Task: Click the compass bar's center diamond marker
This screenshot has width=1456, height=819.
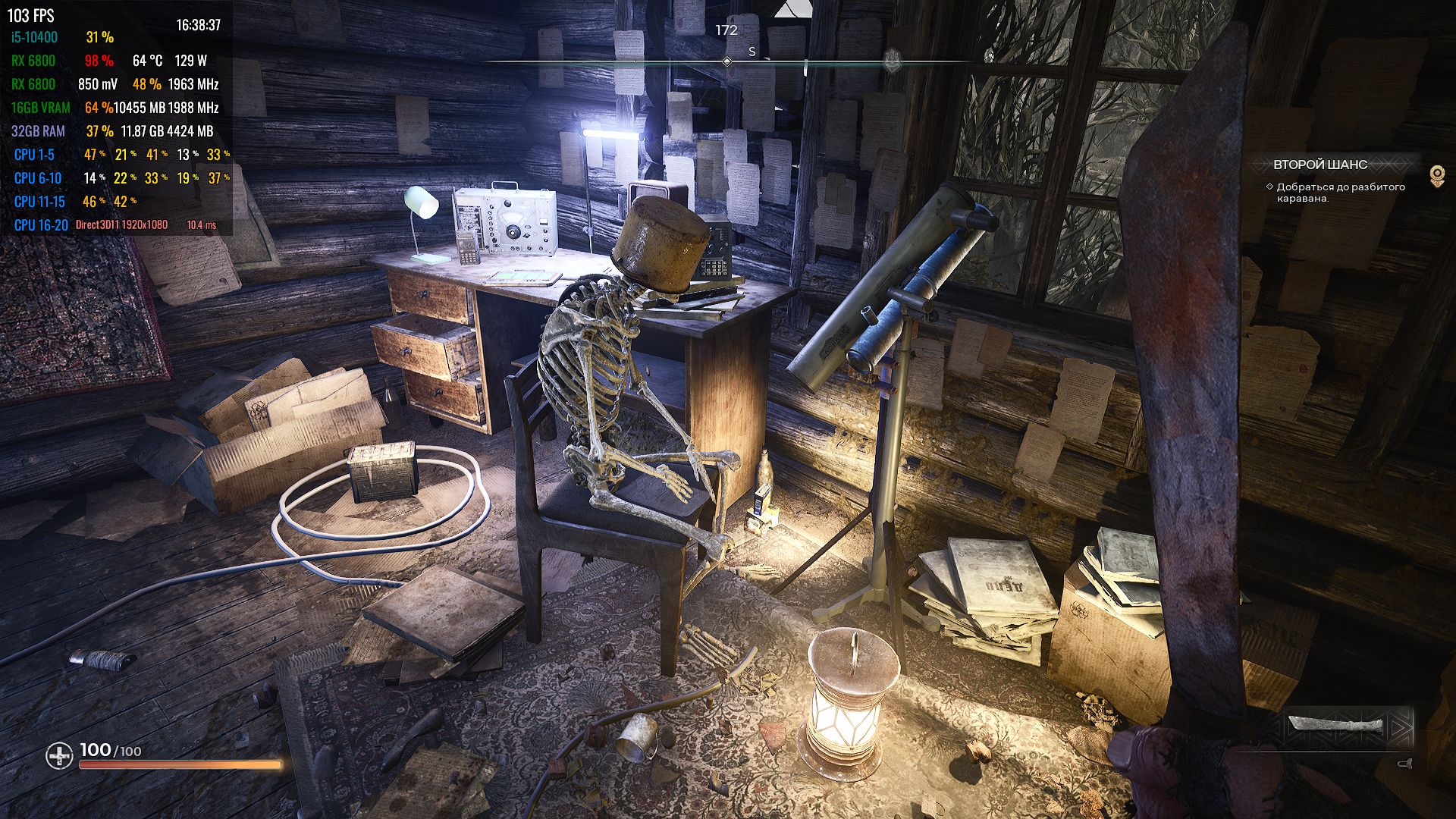Action: click(726, 61)
